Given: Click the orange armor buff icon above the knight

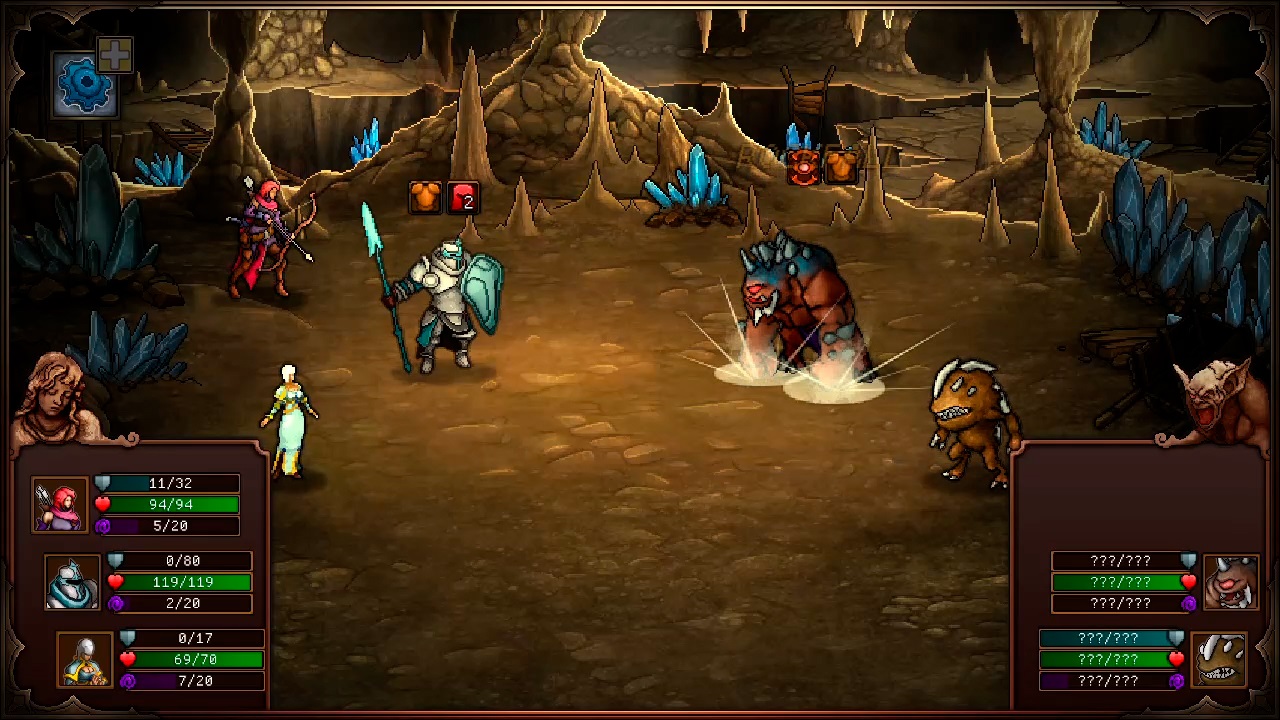Looking at the screenshot, I should pos(424,197).
